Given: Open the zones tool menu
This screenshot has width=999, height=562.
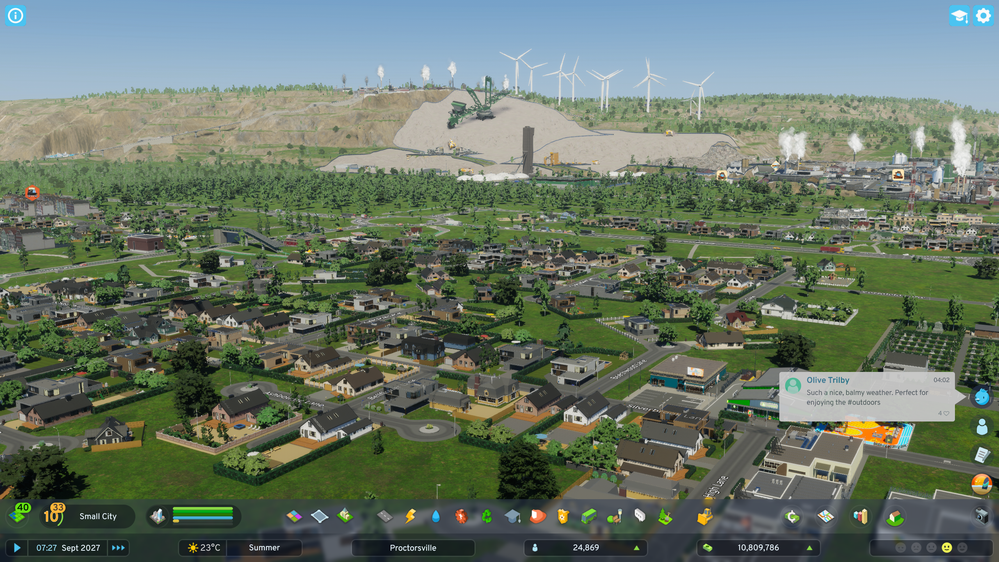Looking at the screenshot, I should pos(294,516).
